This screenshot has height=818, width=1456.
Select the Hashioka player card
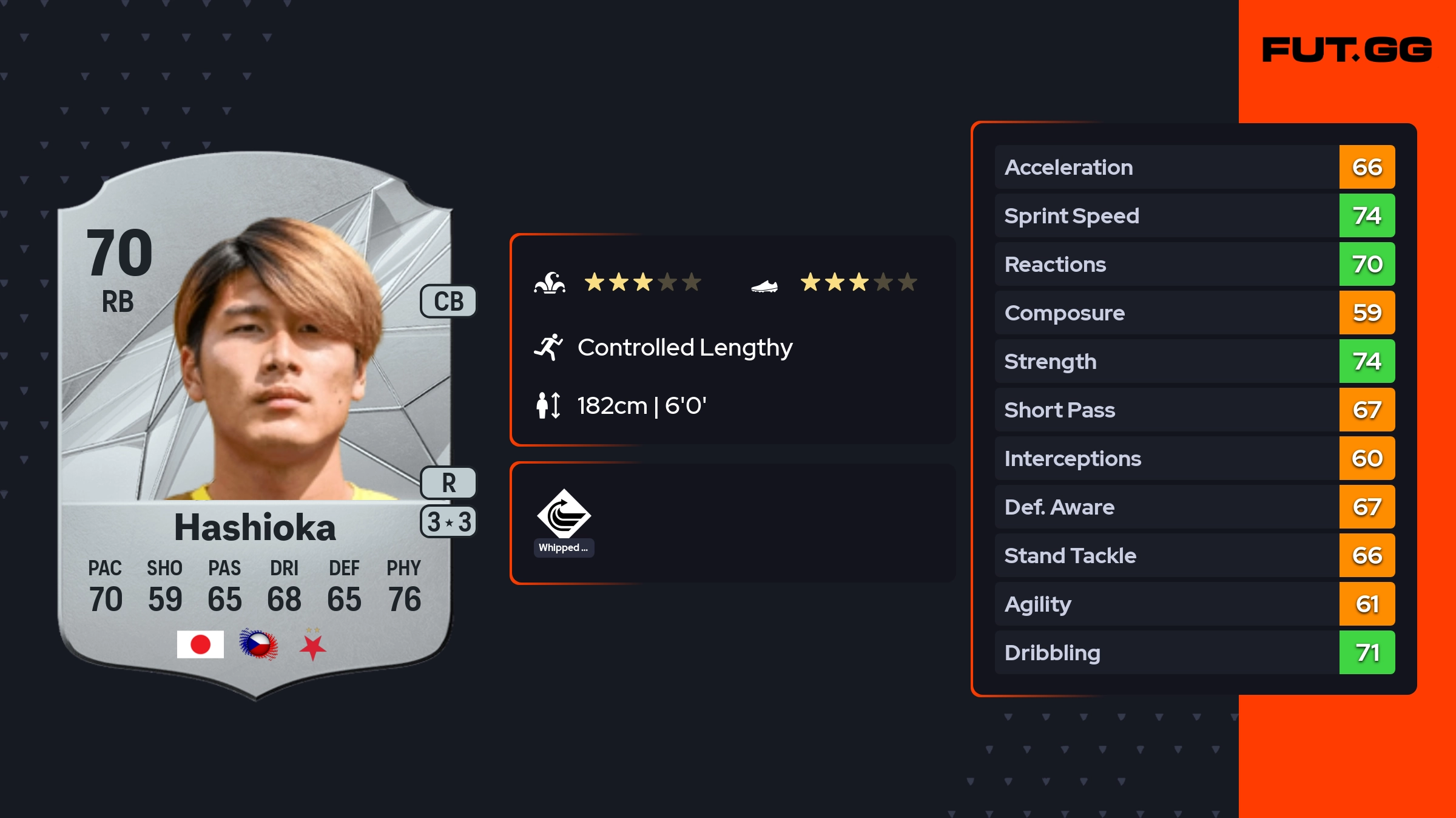(255, 425)
